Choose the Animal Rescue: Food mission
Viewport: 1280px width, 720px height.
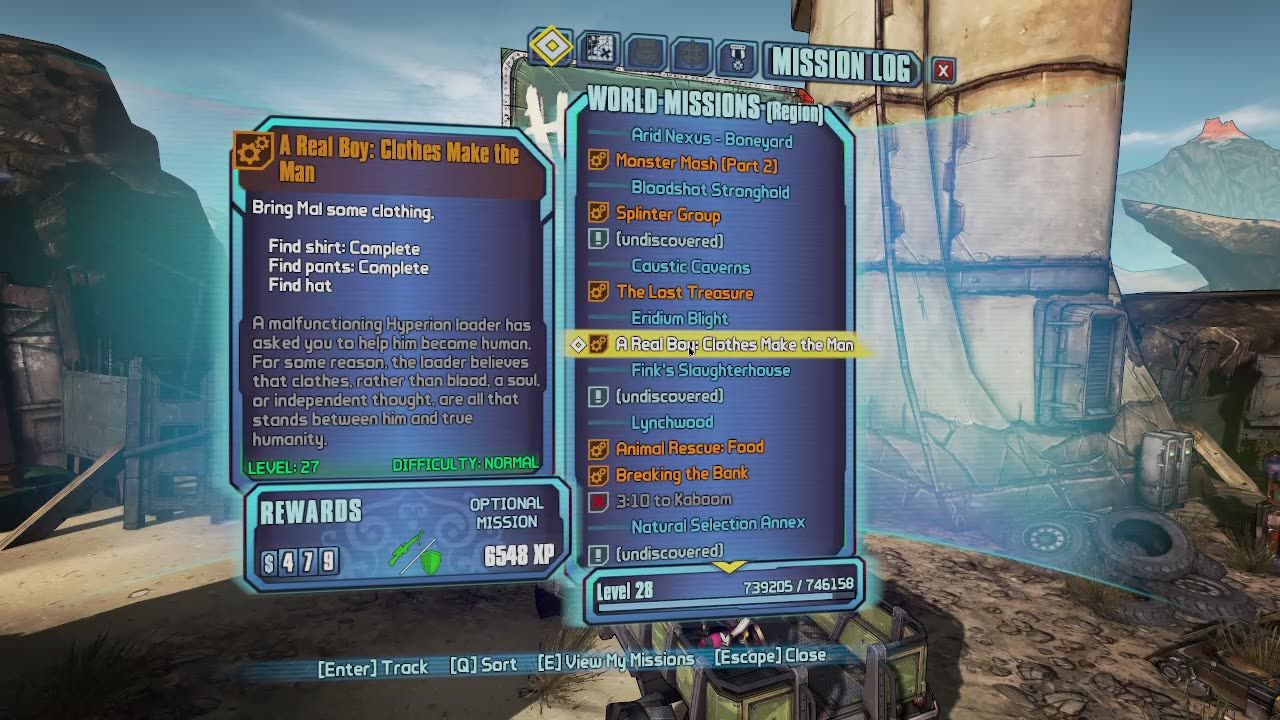click(689, 447)
